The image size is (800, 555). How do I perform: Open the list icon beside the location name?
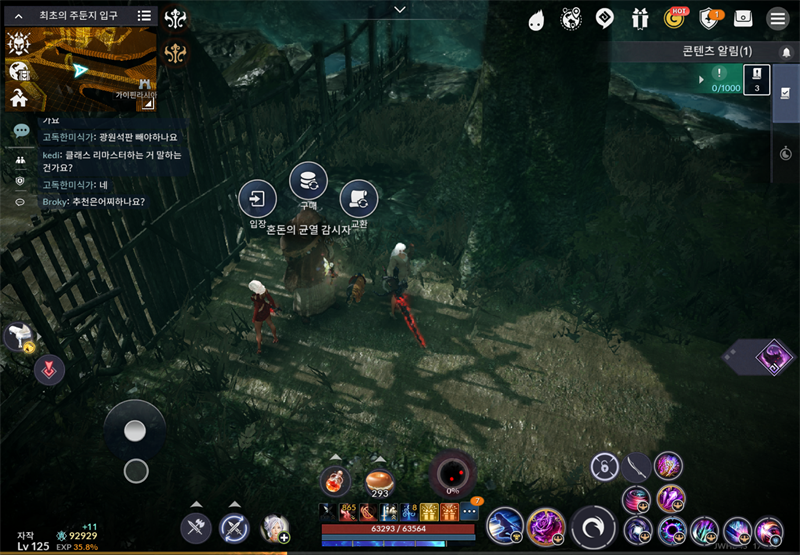tap(144, 15)
